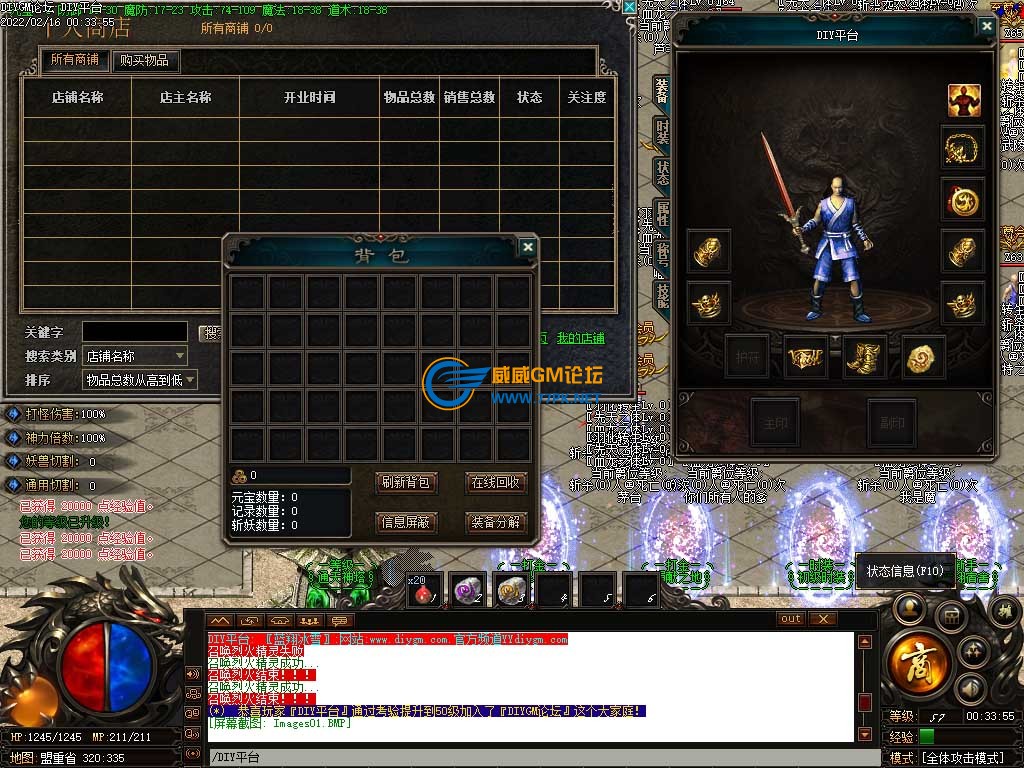Click the chat window's out button
The image size is (1024, 768).
[791, 619]
